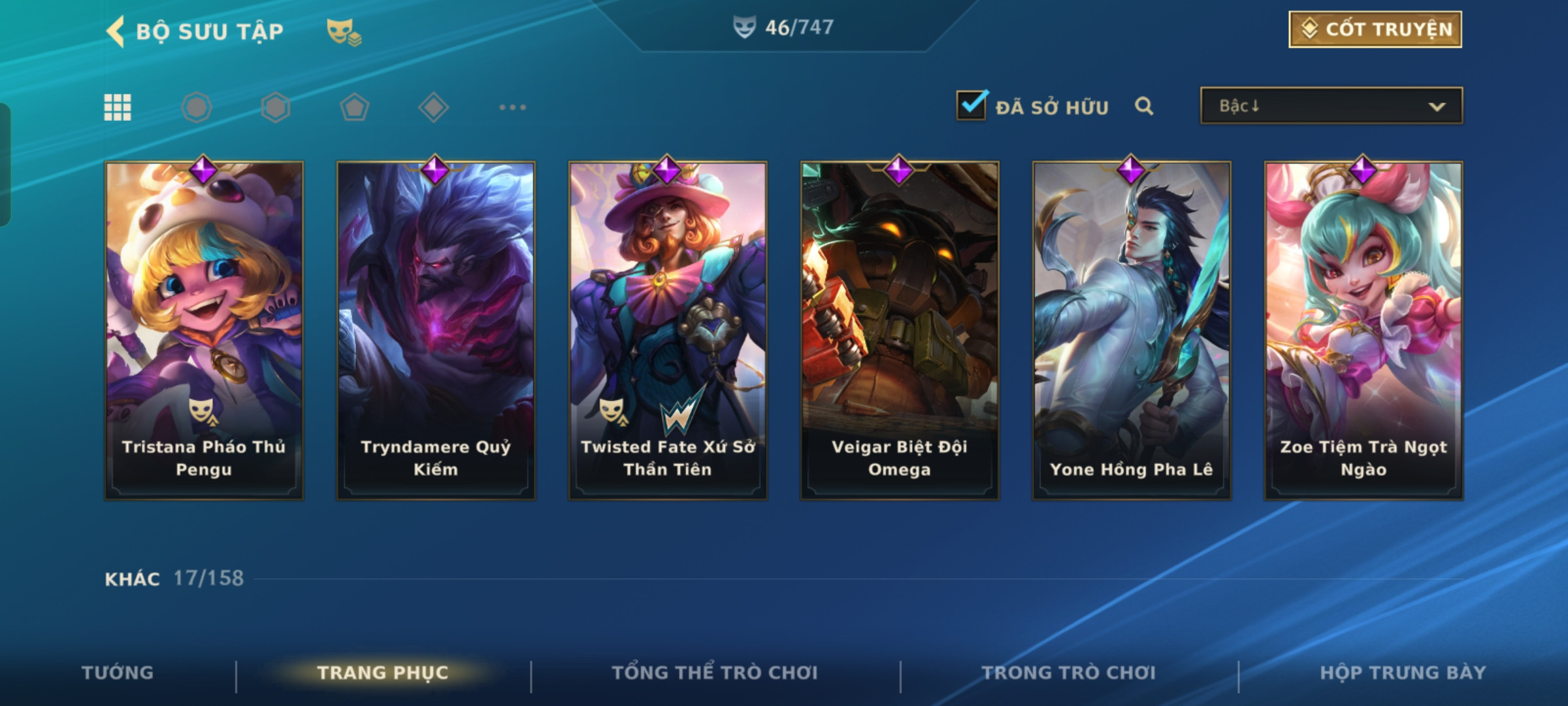1568x706 pixels.
Task: Select Zoe Tiệm Trà Ngọt Ngào skin
Action: point(1364,330)
